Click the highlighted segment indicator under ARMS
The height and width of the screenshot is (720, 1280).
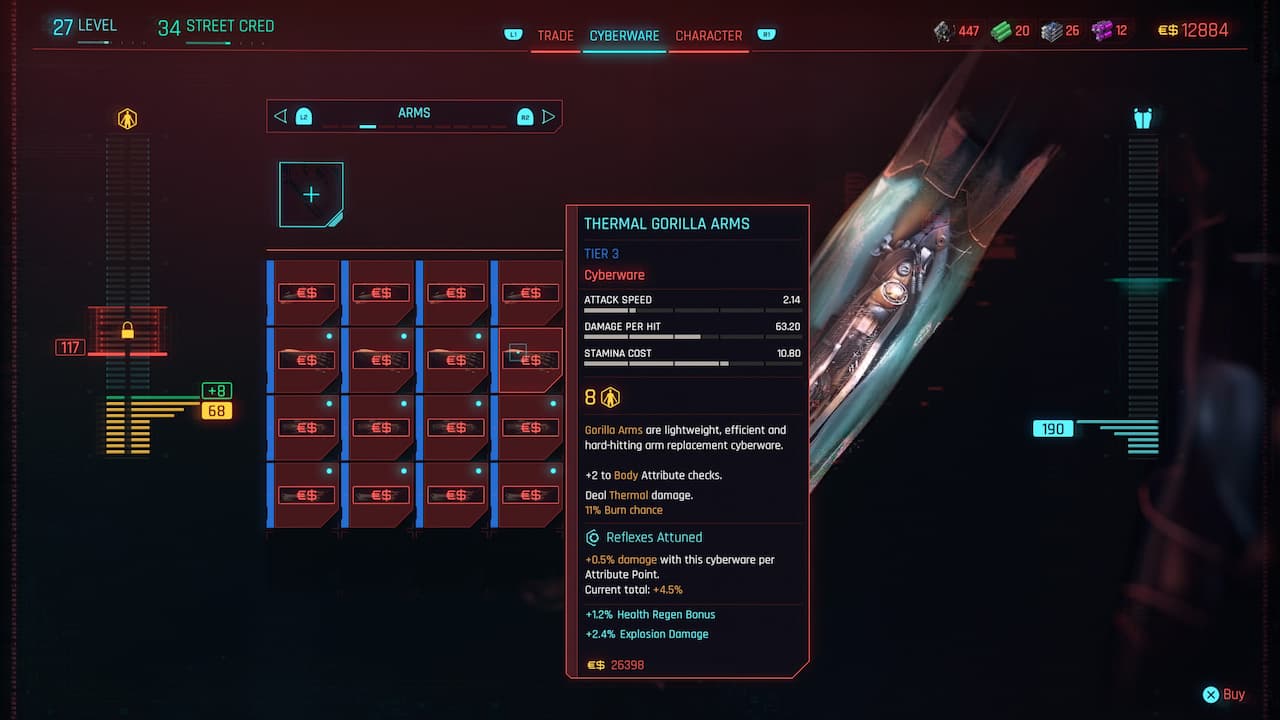[367, 127]
